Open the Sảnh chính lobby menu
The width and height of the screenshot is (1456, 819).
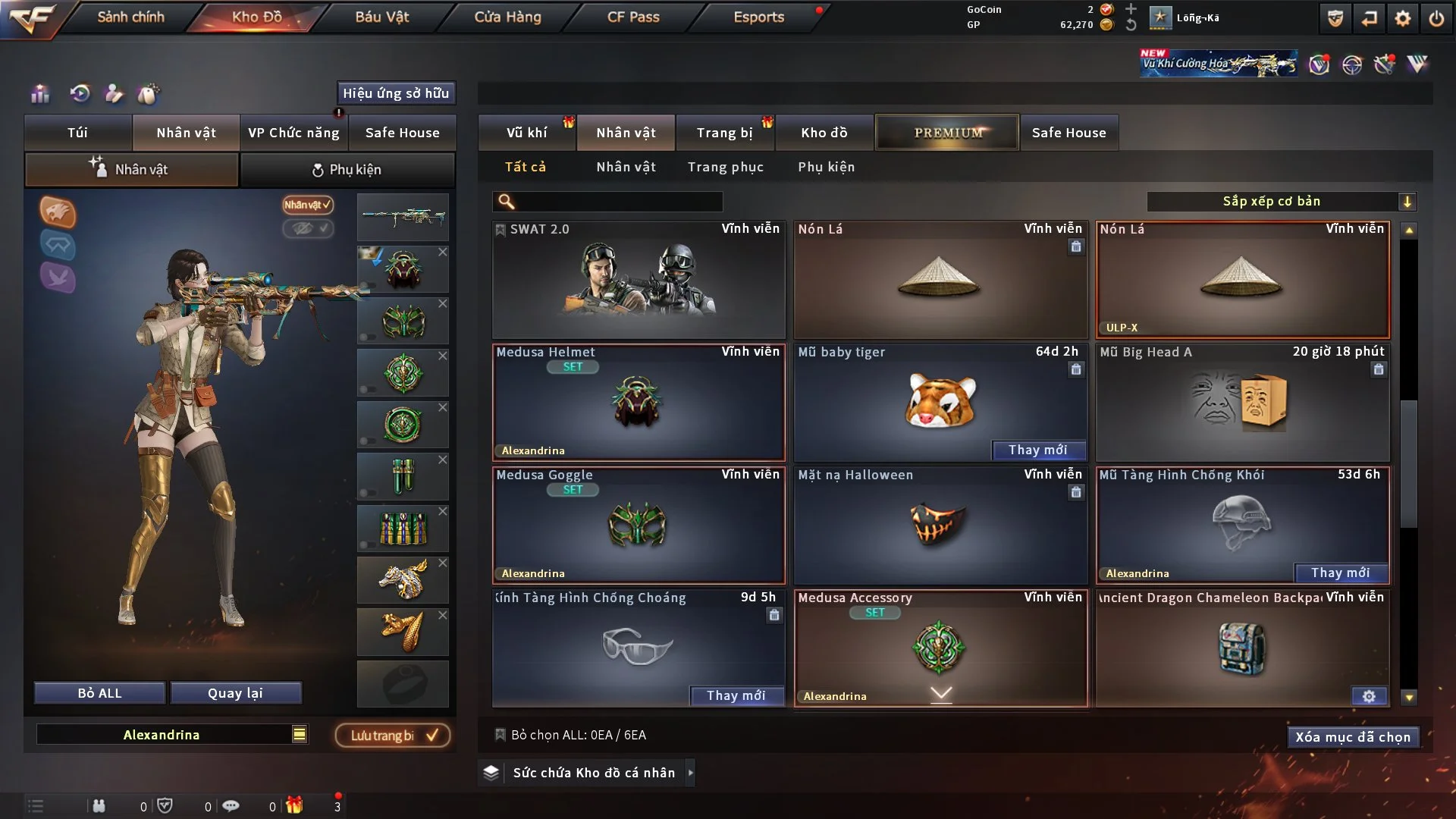coord(130,17)
